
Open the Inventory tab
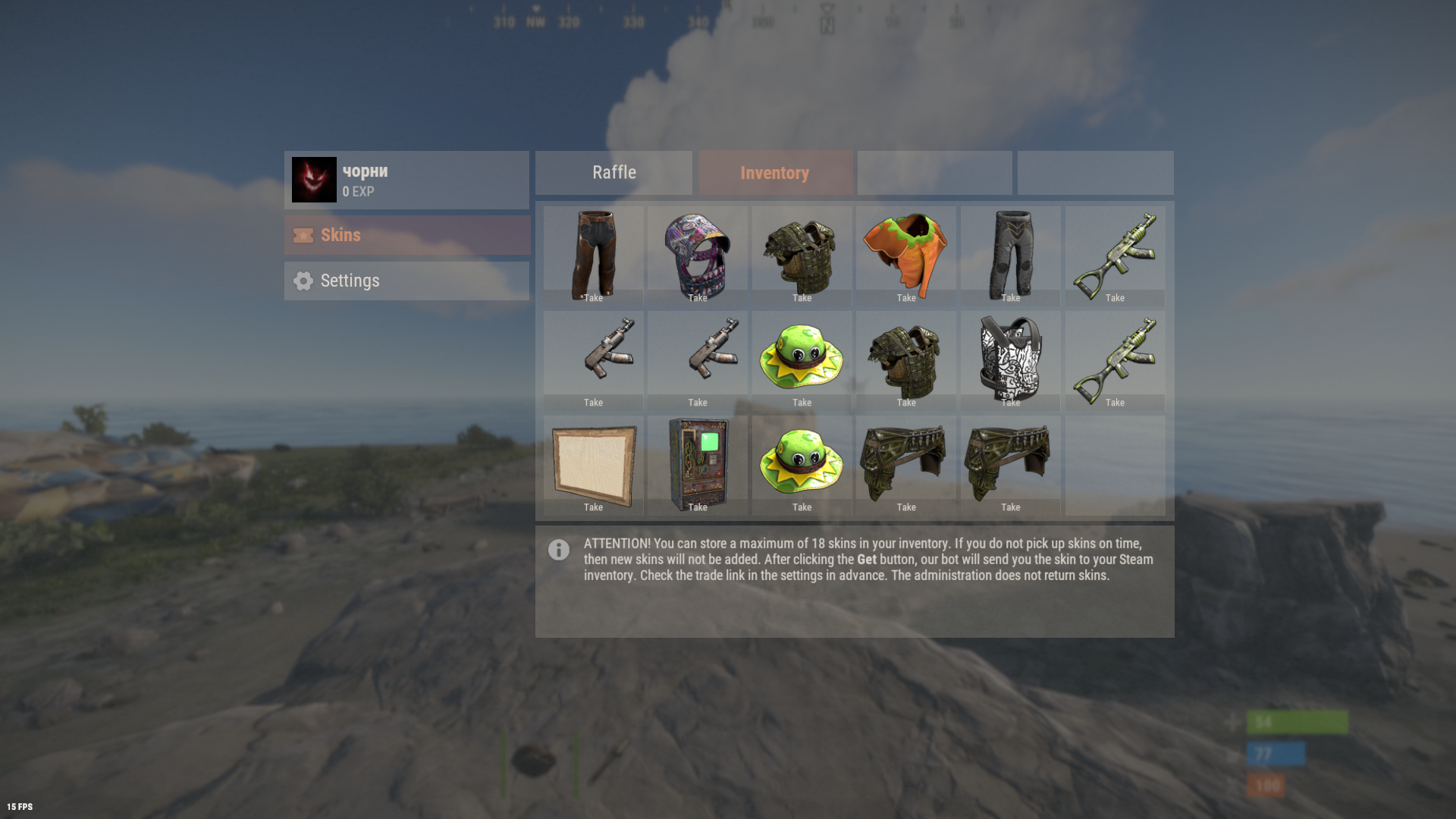(x=774, y=173)
